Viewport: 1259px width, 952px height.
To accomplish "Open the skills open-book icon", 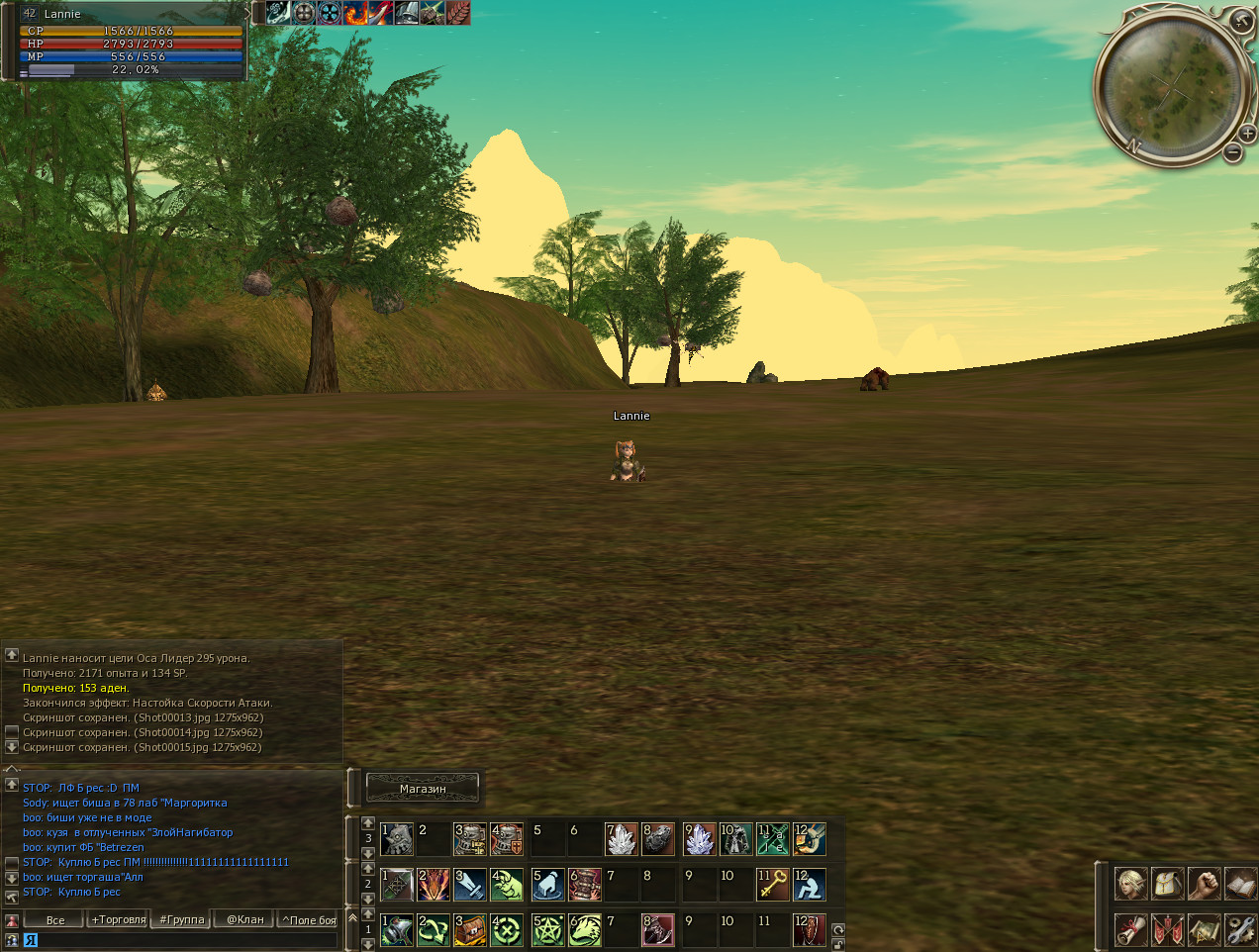I will [x=1239, y=884].
